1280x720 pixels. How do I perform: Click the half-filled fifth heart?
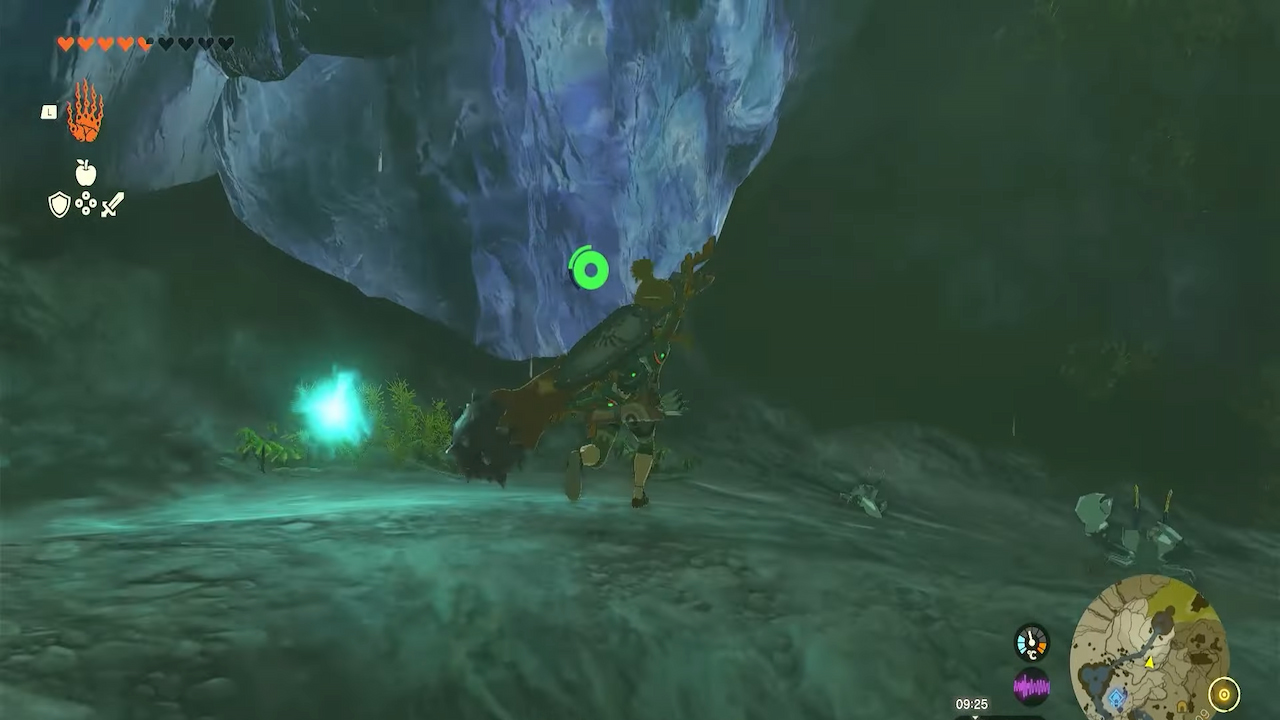[144, 44]
